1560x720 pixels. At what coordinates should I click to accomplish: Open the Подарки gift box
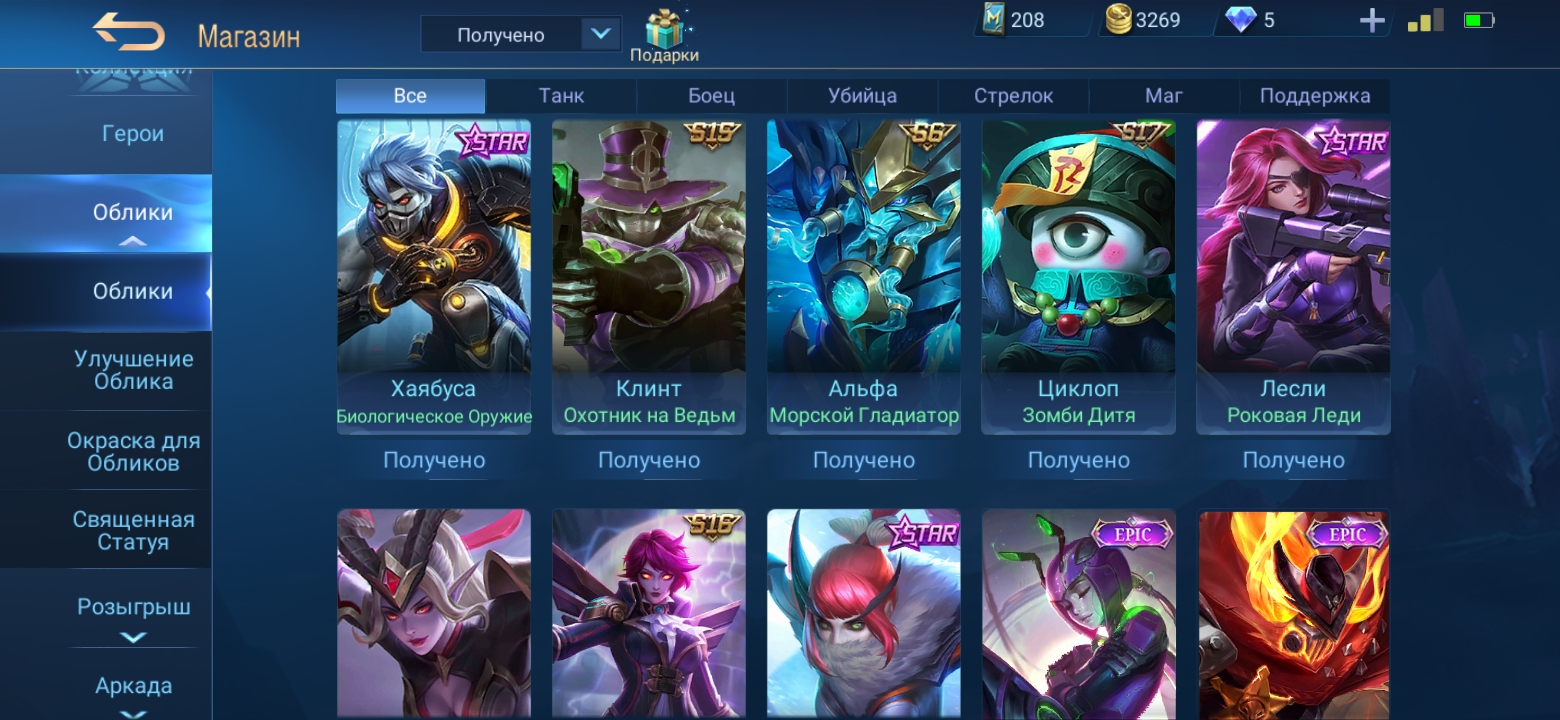[664, 36]
